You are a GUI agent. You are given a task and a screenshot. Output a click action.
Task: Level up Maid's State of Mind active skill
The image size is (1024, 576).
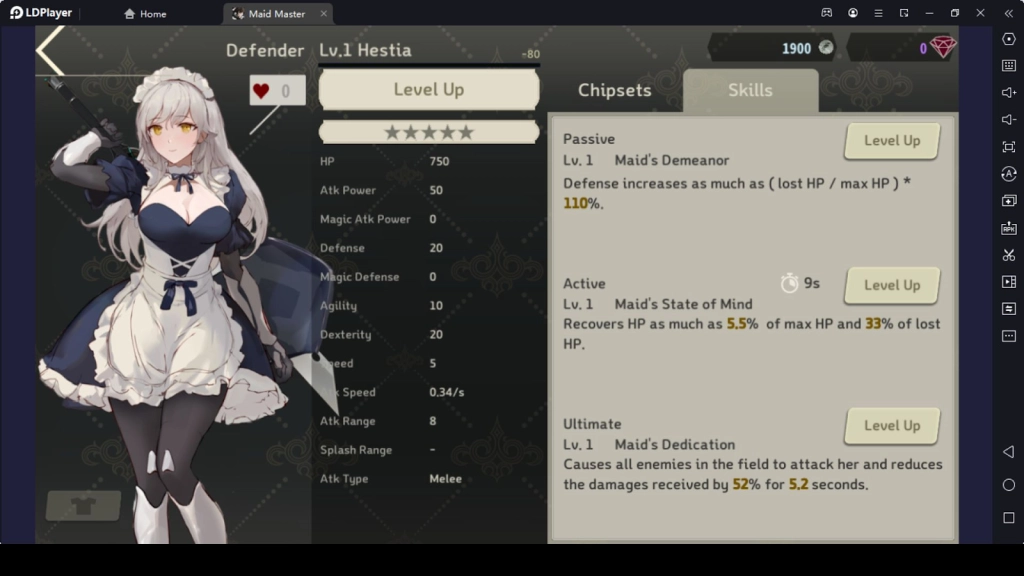coord(891,285)
